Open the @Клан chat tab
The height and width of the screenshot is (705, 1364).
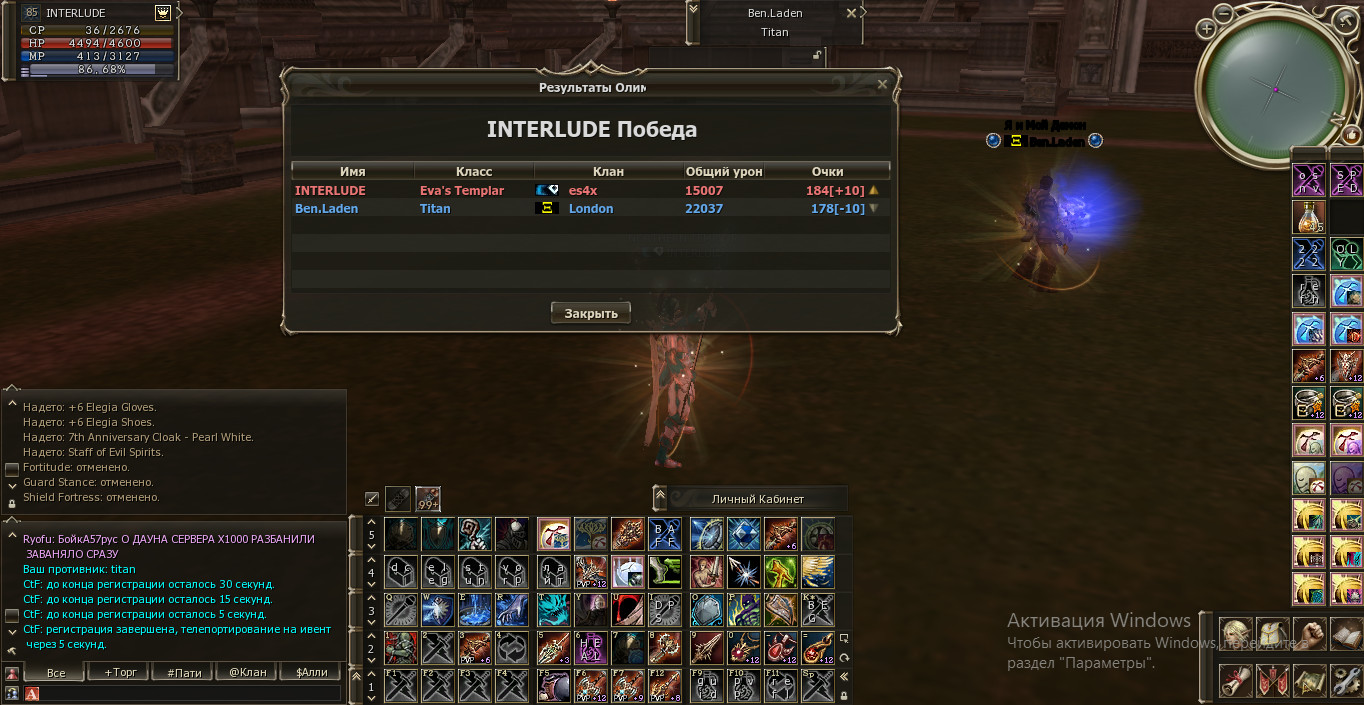[247, 672]
